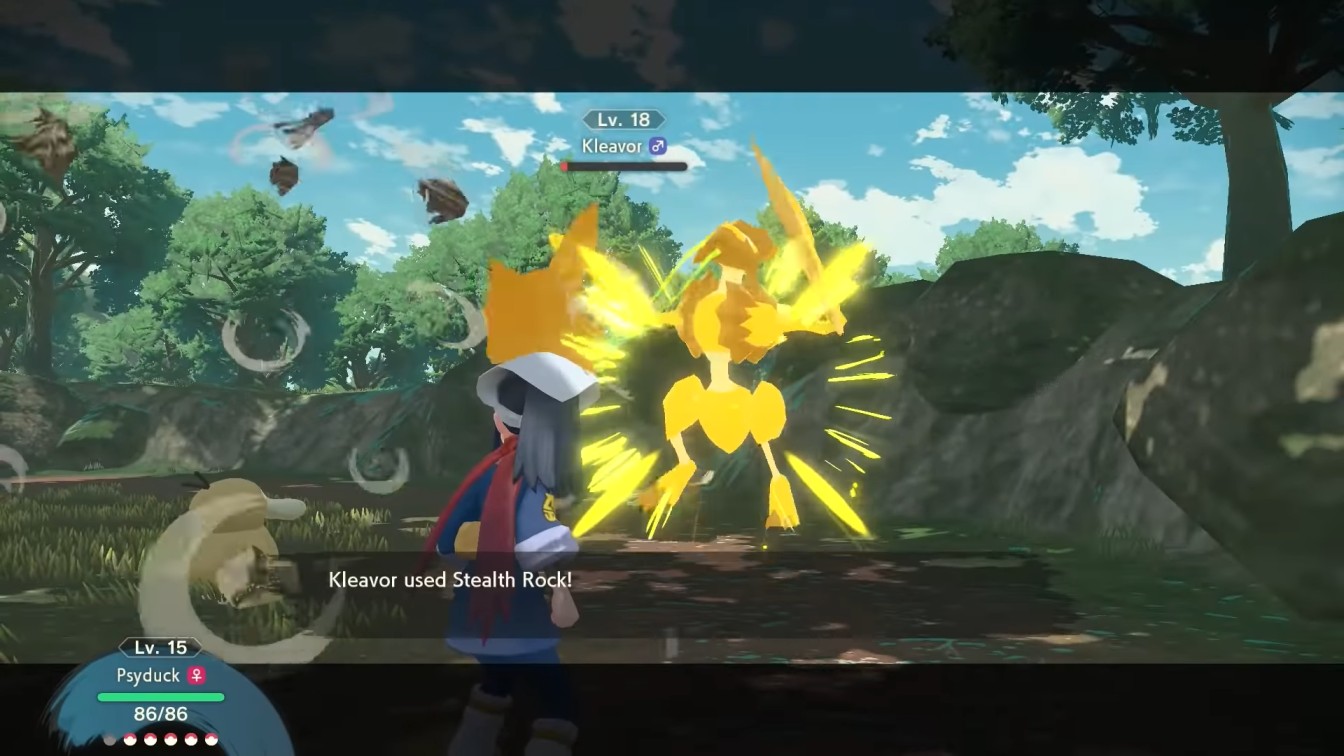The image size is (1344, 756).
Task: Toggle the Lv. 15 badge above Psyduck
Action: click(159, 647)
